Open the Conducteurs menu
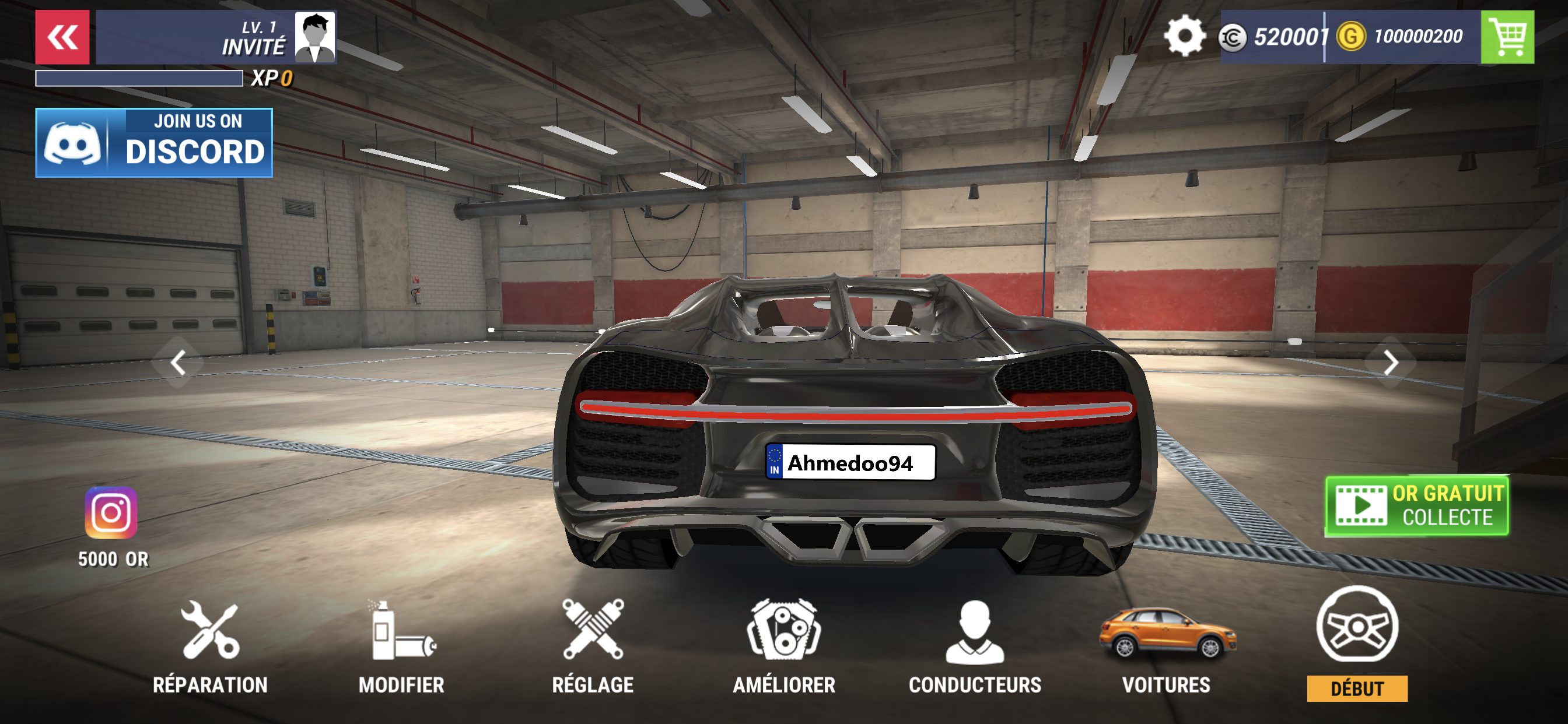The height and width of the screenshot is (724, 1568). point(975,646)
